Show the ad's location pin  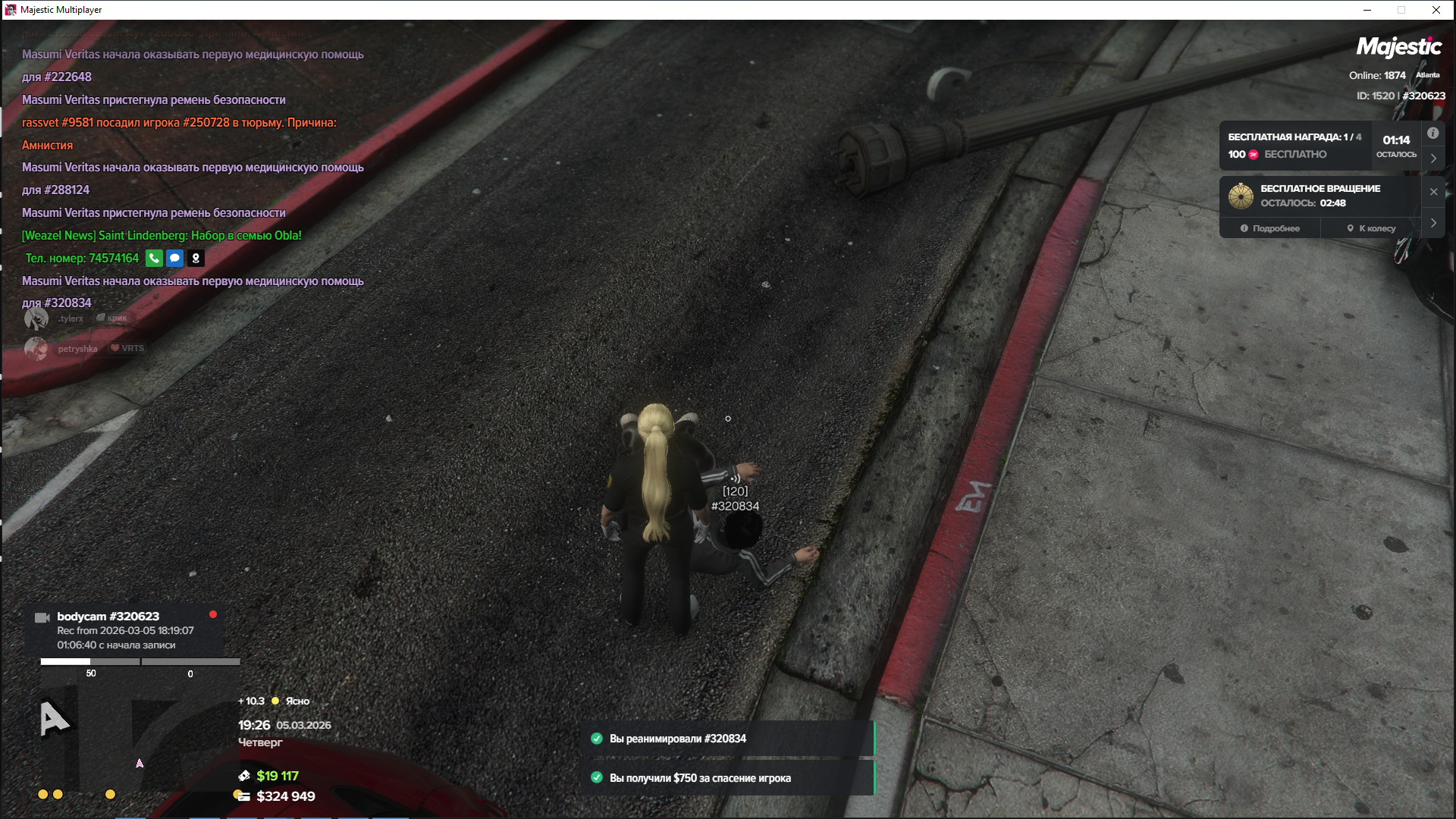click(x=196, y=259)
